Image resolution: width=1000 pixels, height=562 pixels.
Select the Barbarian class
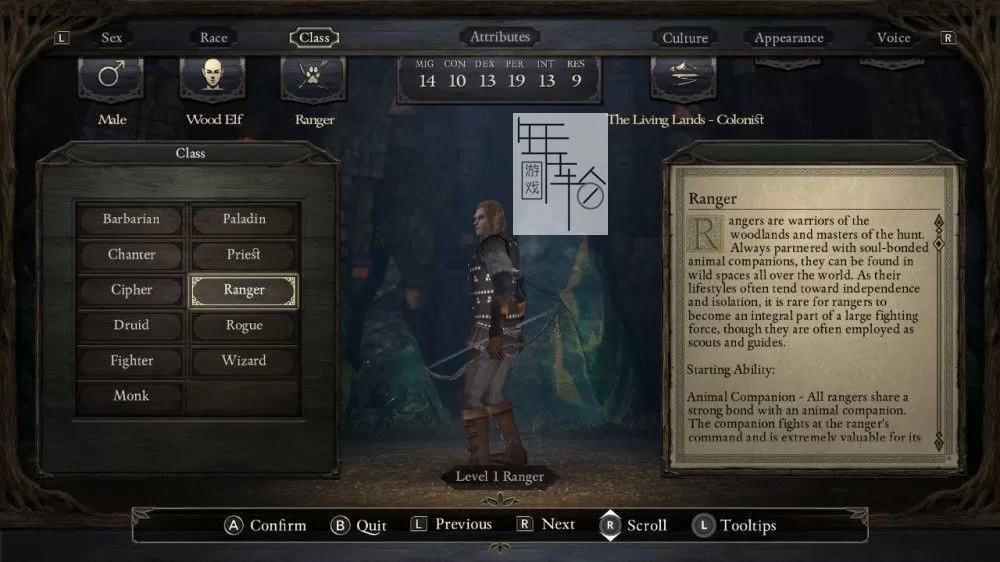tap(131, 219)
